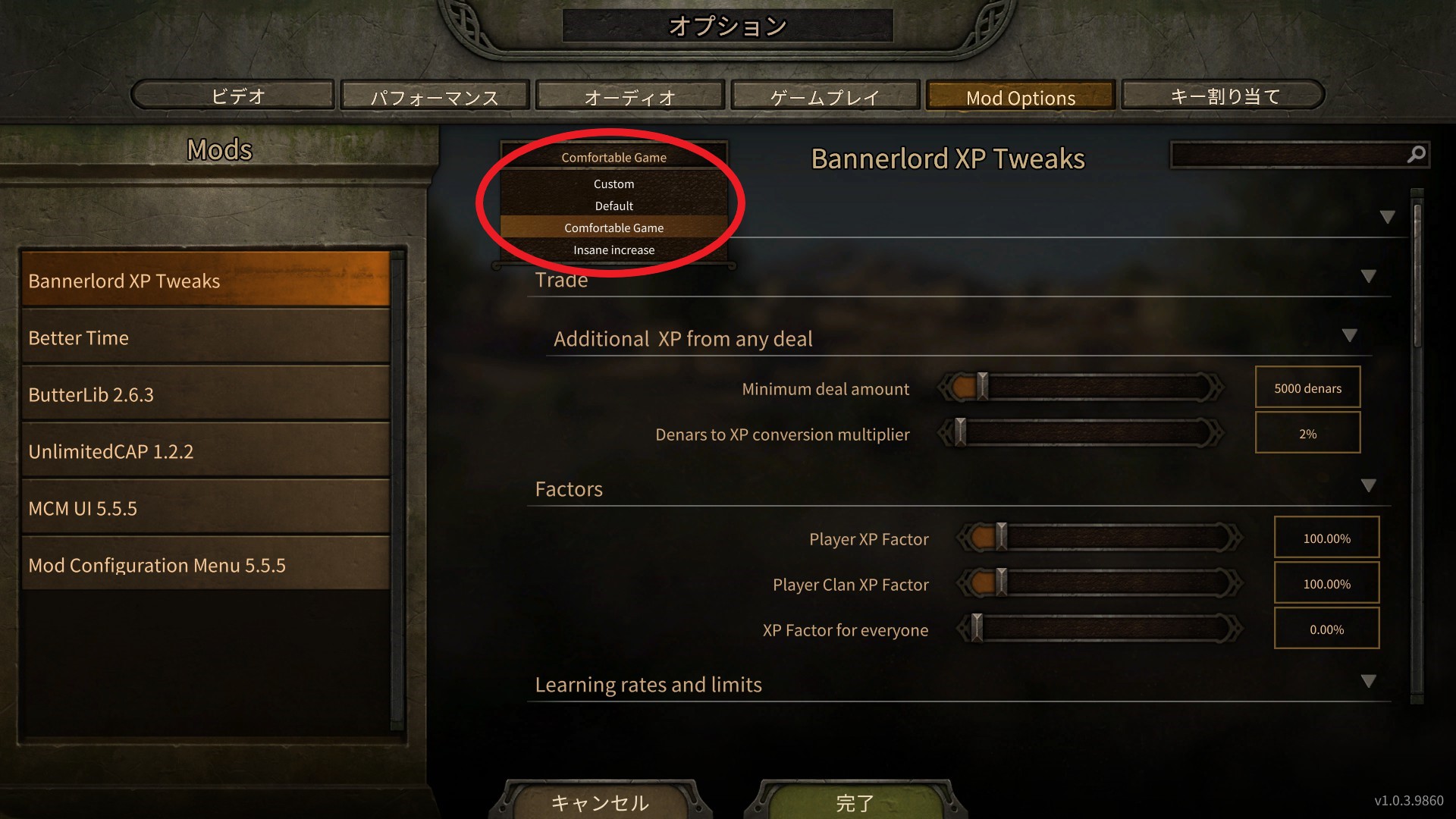Select the highlighted "Comfortable Game" preset
Image resolution: width=1456 pixels, height=819 pixels.
pyautogui.click(x=613, y=227)
